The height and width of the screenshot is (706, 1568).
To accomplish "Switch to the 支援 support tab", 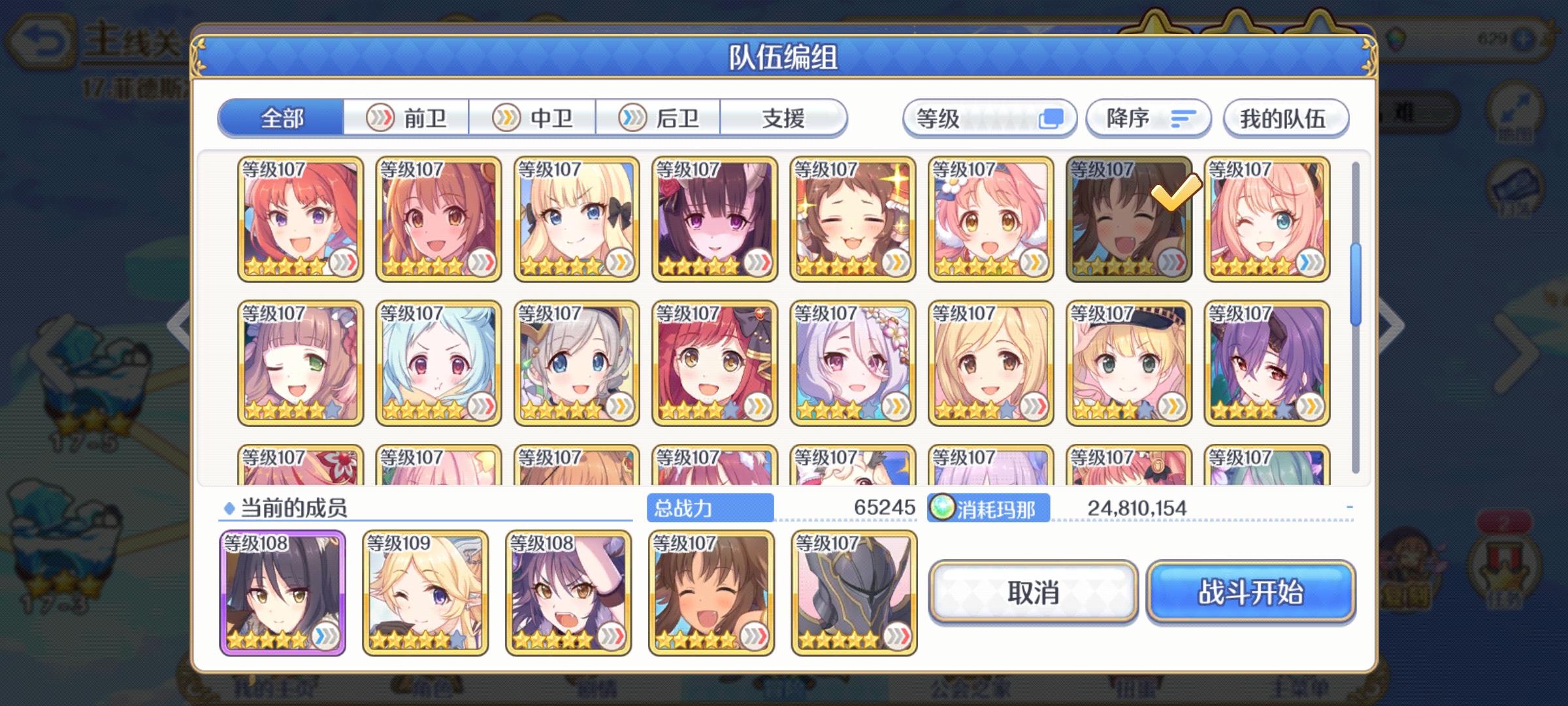I will coord(783,118).
